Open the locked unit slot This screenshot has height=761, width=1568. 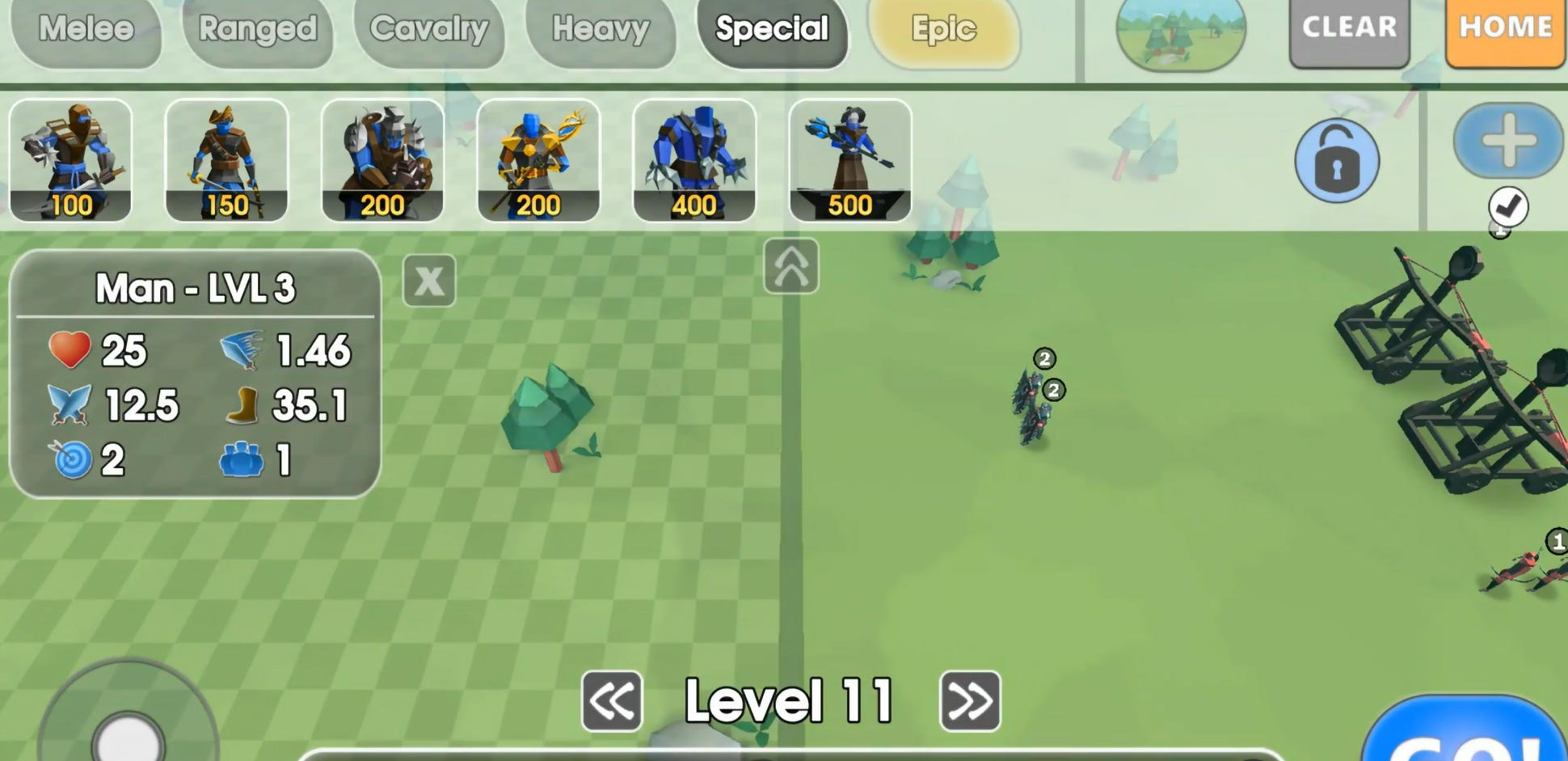click(1338, 159)
